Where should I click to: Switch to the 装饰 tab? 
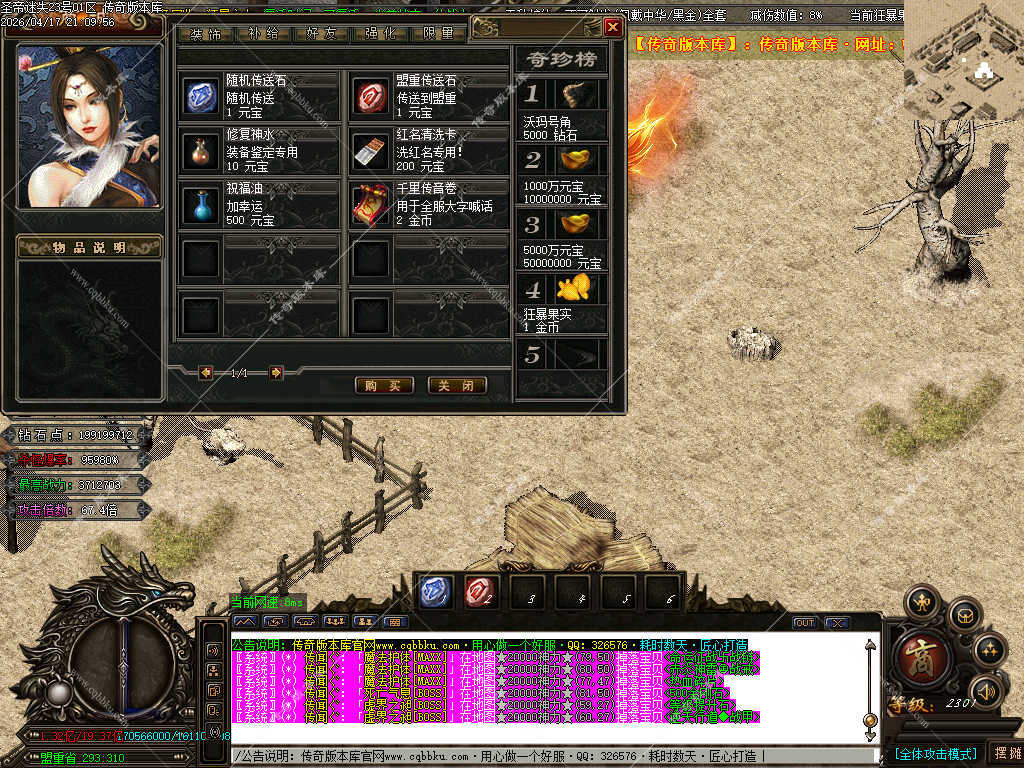[x=207, y=33]
